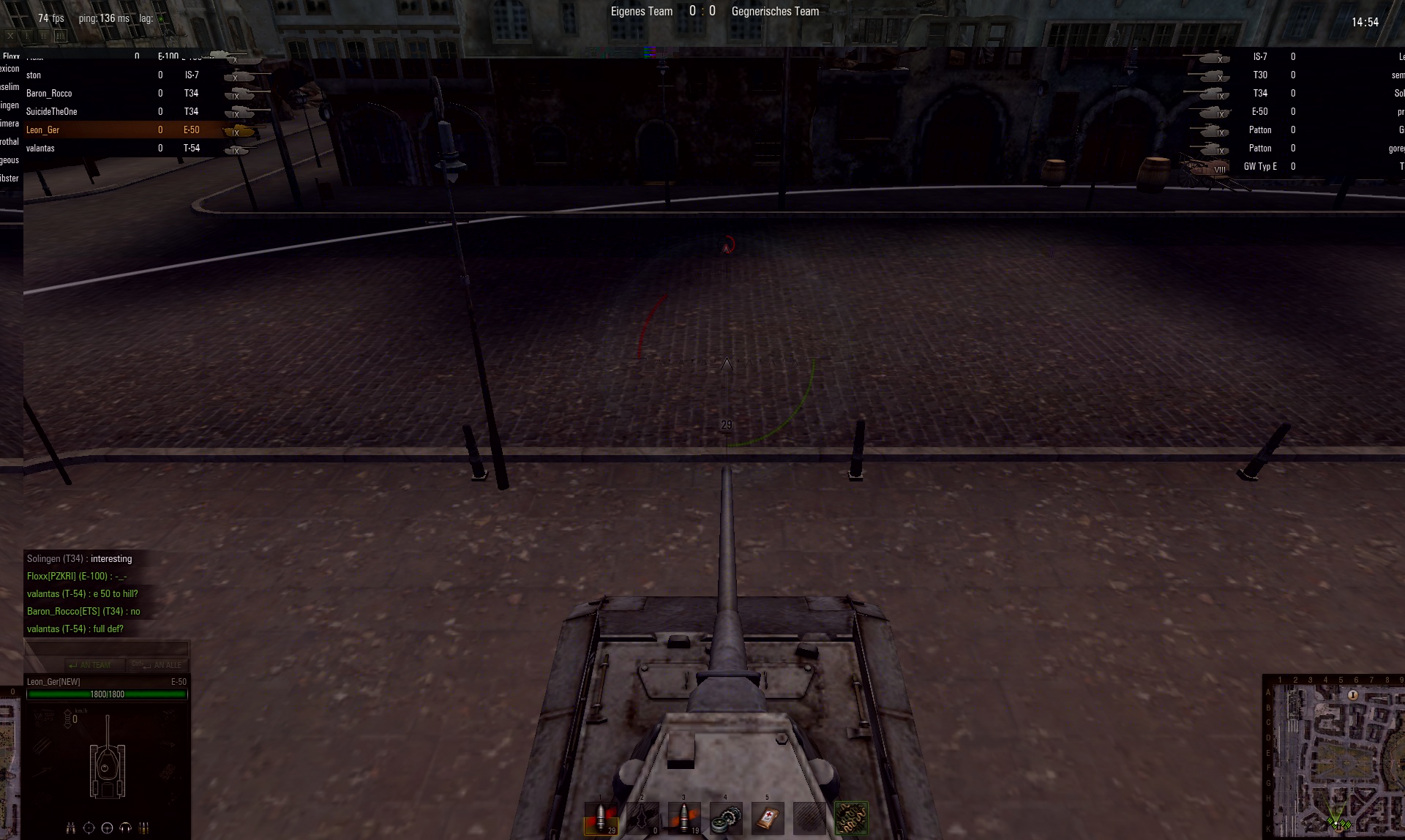Click the enemy T30 list entry

pos(1259,75)
